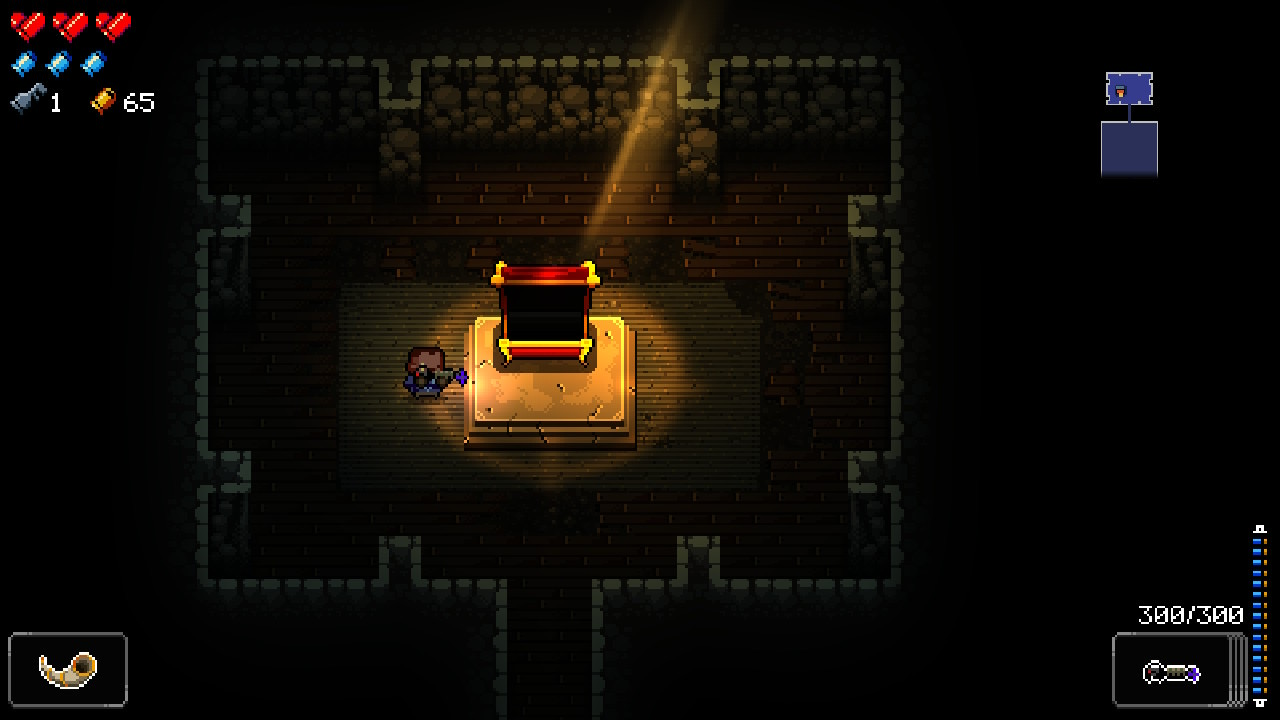Viewport: 1280px width, 720px height.
Task: Select the horn active item icon
Action: (67, 670)
